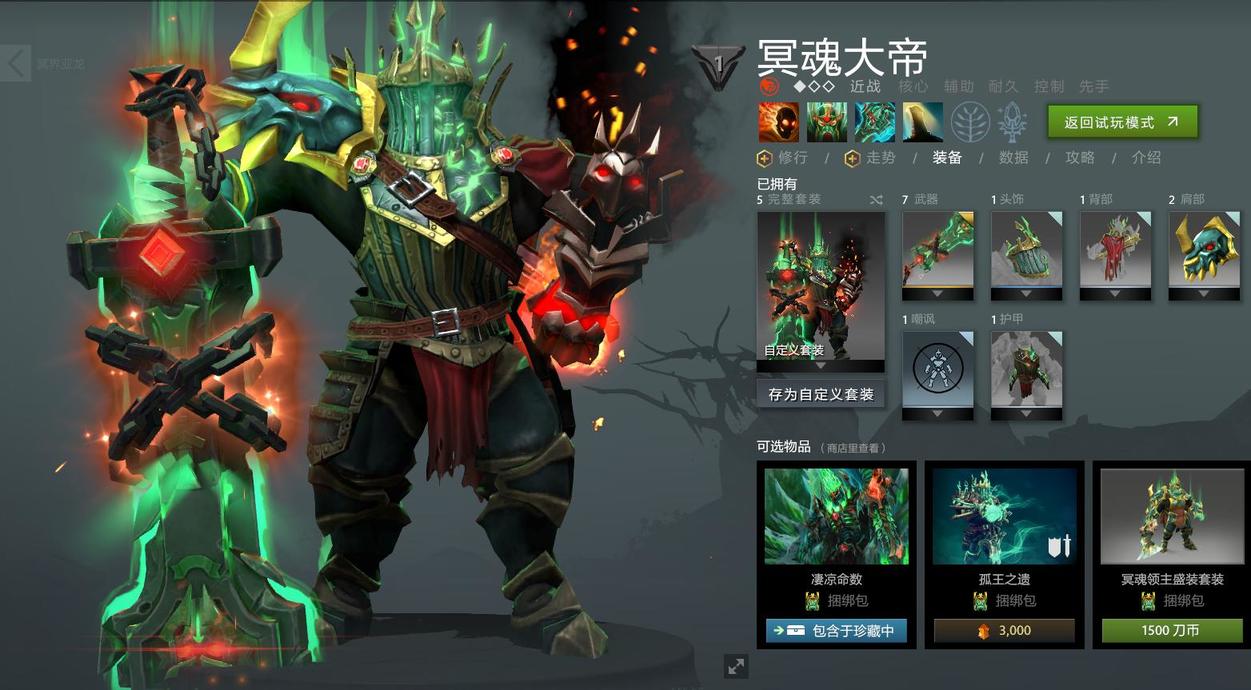Buy 孤王之遗 for 3,000
Image resolution: width=1251 pixels, height=690 pixels.
(x=1004, y=631)
